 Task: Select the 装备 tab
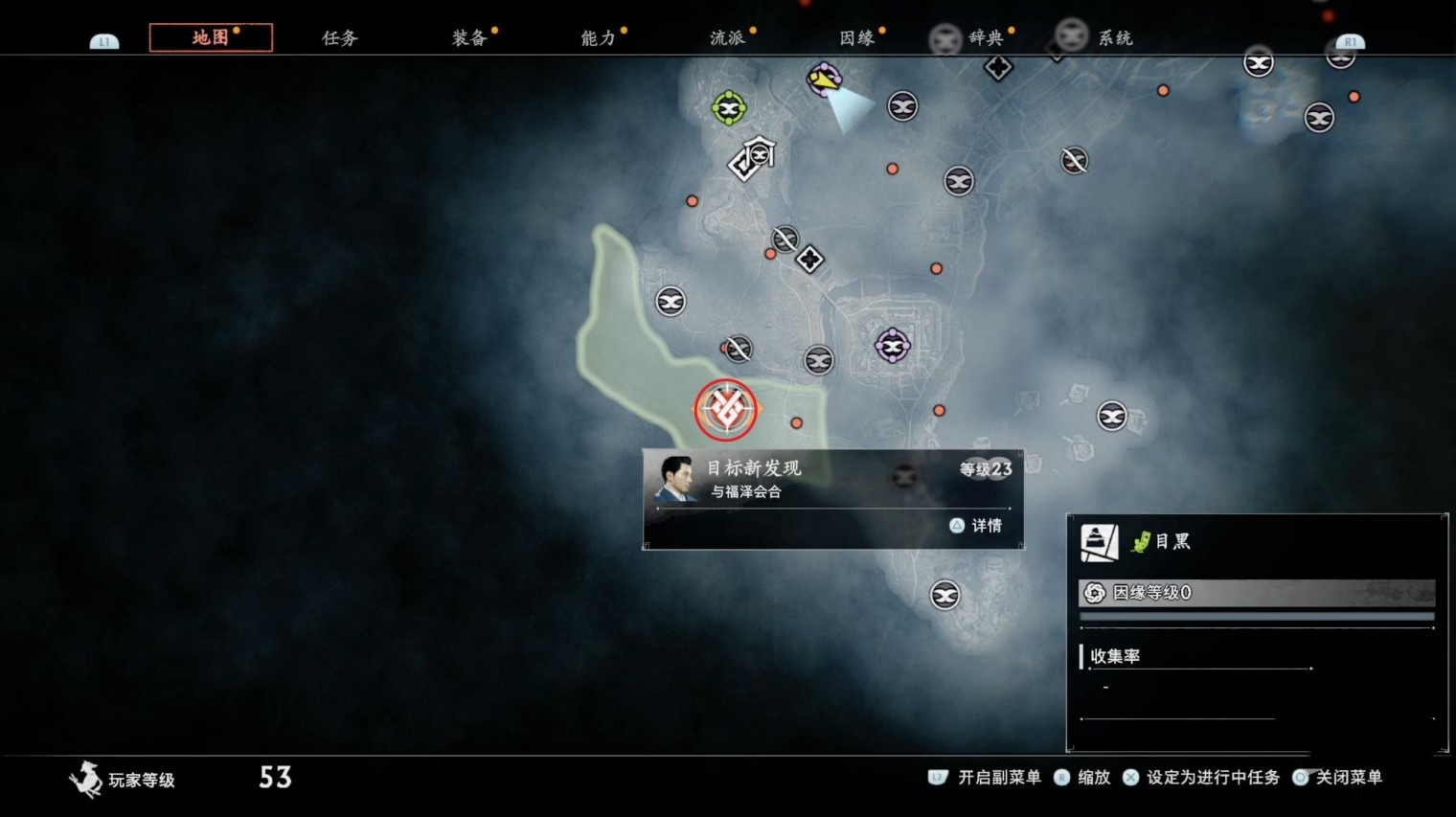pos(469,38)
